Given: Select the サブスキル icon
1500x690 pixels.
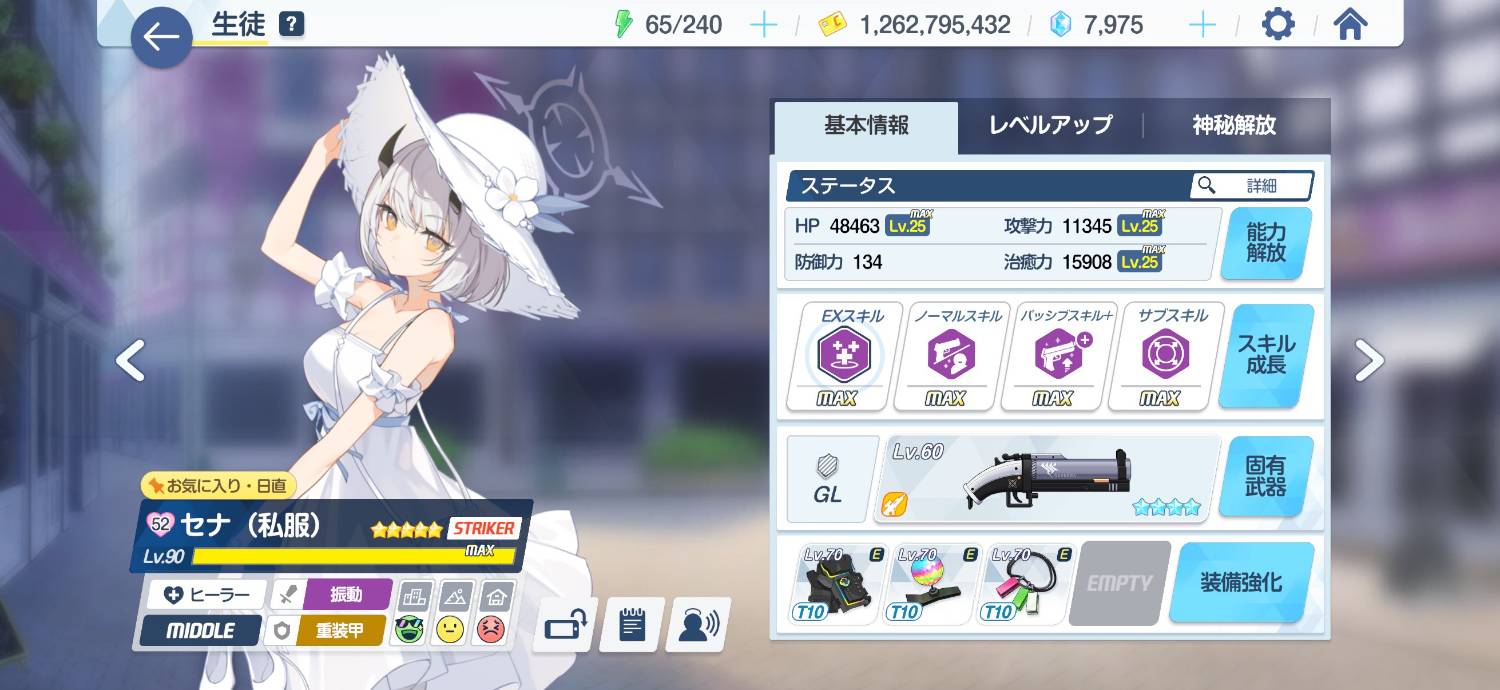Looking at the screenshot, I should tap(1160, 356).
